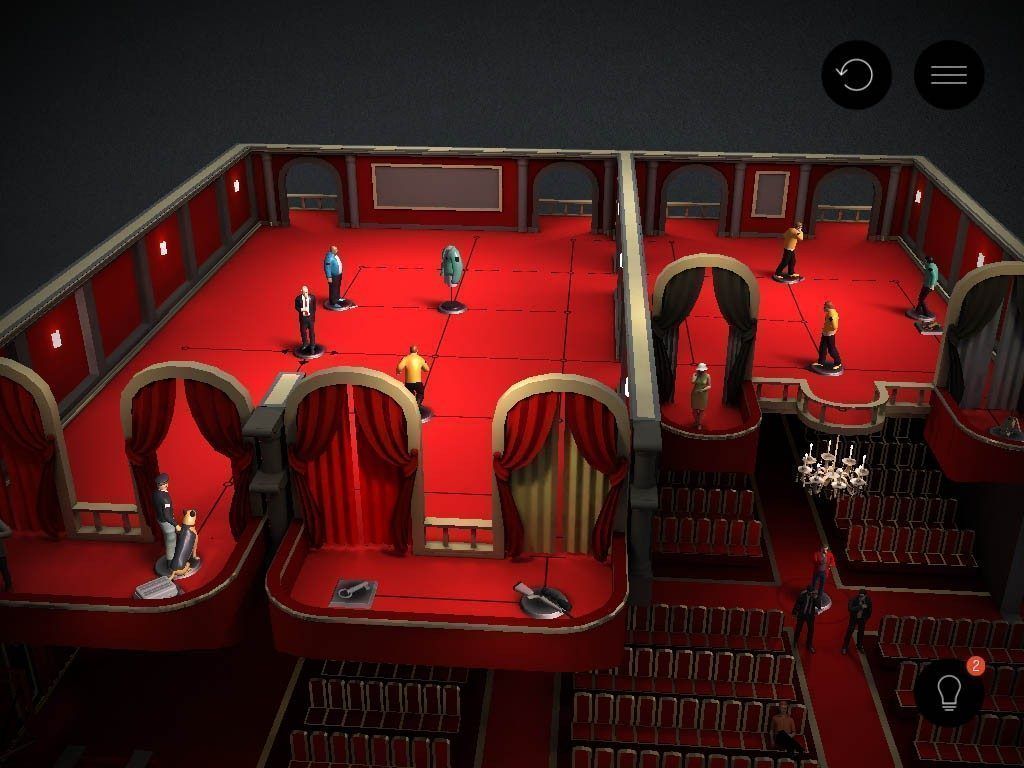Restart the level with the circular arrow
Image resolution: width=1024 pixels, height=768 pixels.
(856, 75)
